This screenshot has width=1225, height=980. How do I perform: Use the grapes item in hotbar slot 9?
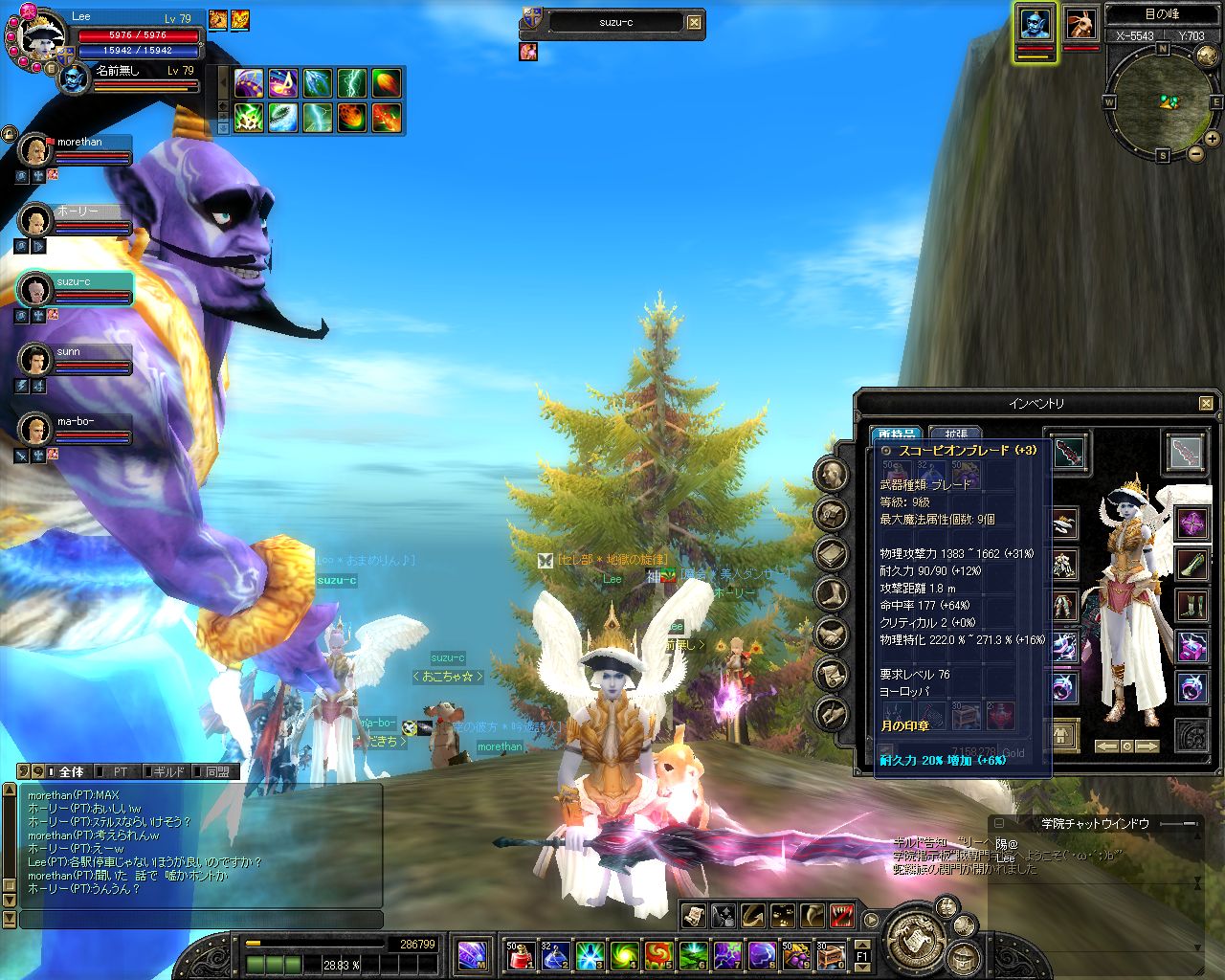click(x=796, y=954)
